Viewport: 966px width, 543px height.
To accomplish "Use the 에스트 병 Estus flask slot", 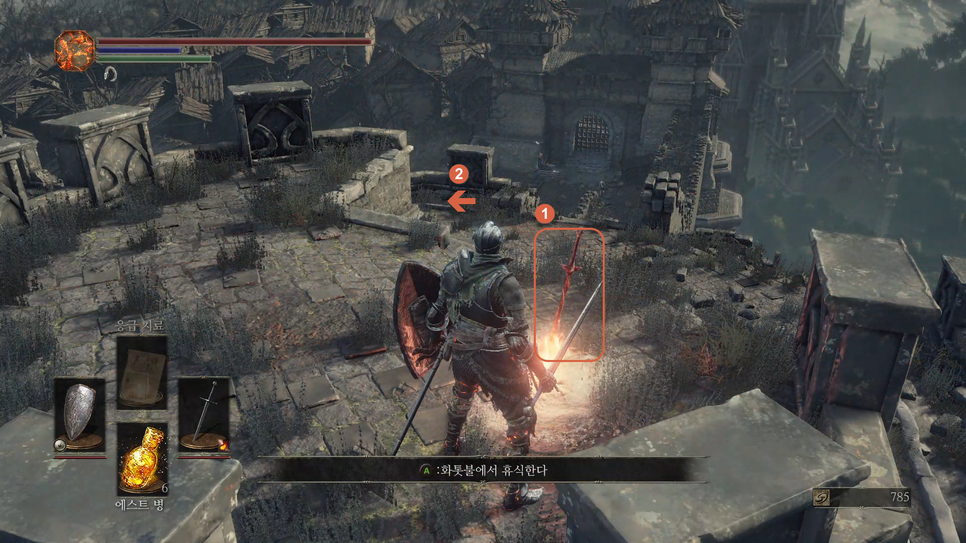I will point(141,459).
